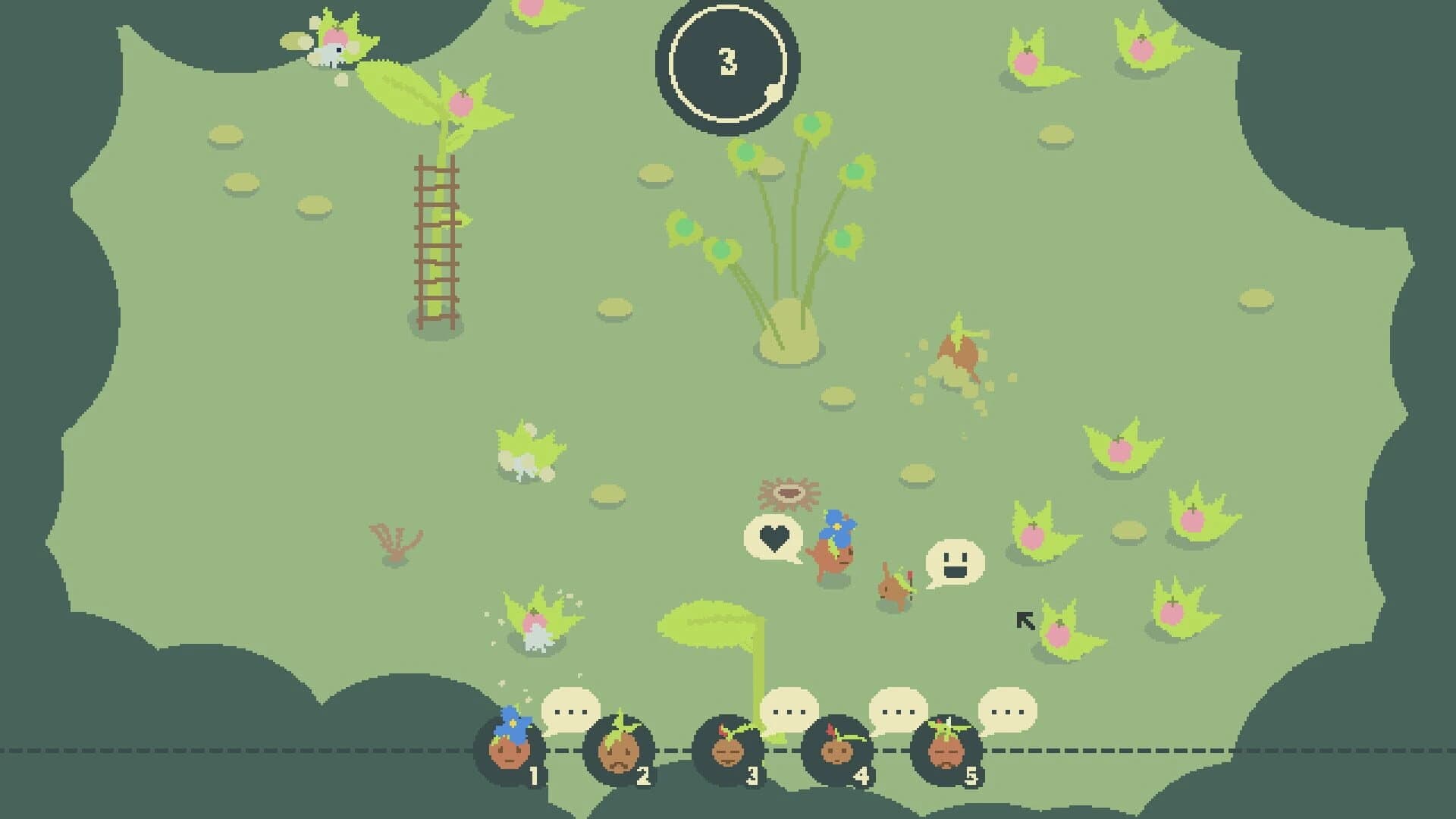Image resolution: width=1456 pixels, height=819 pixels.
Task: Expand the ellipsis bubble above seed number 4
Action: pos(899,711)
